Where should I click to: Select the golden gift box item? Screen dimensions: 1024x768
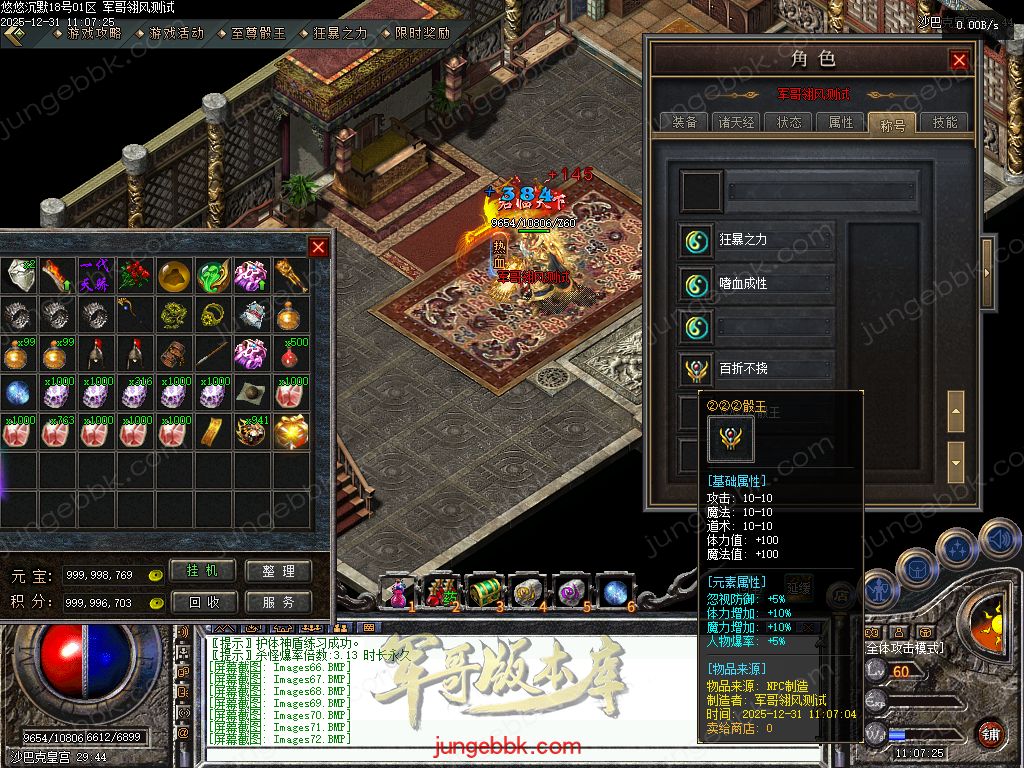(290, 431)
